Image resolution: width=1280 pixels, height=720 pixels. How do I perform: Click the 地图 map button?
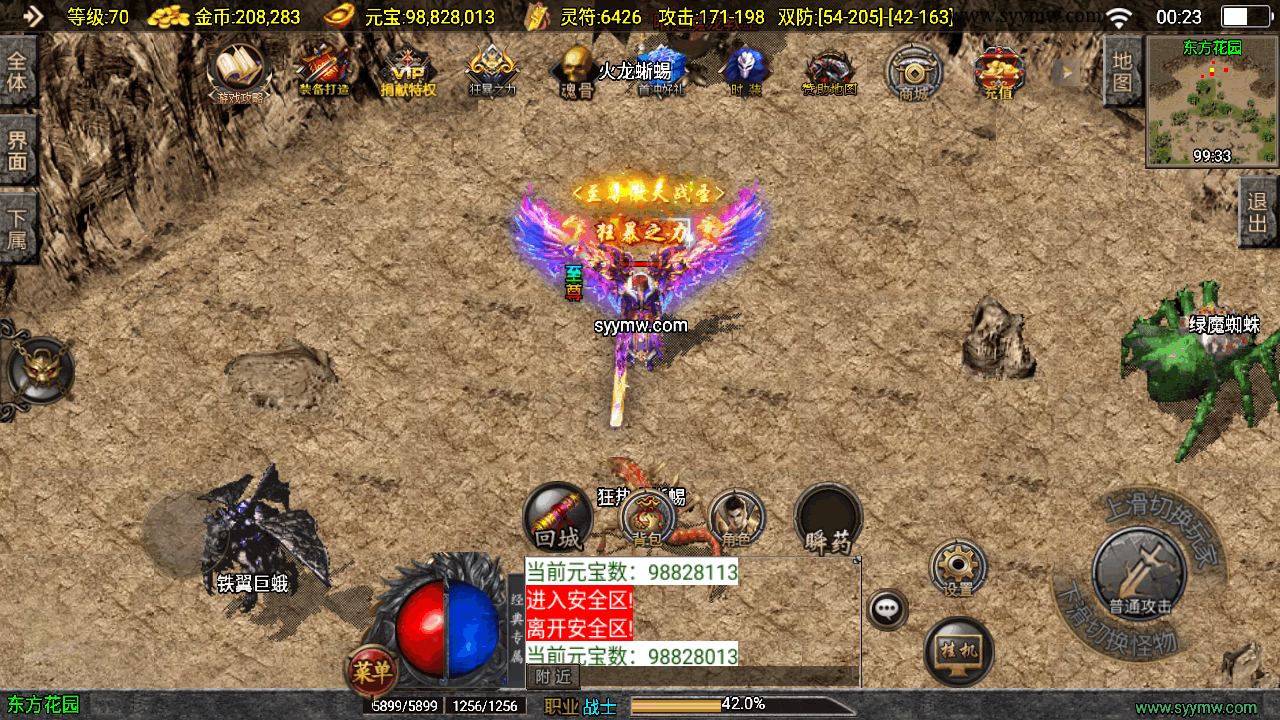coord(1123,71)
